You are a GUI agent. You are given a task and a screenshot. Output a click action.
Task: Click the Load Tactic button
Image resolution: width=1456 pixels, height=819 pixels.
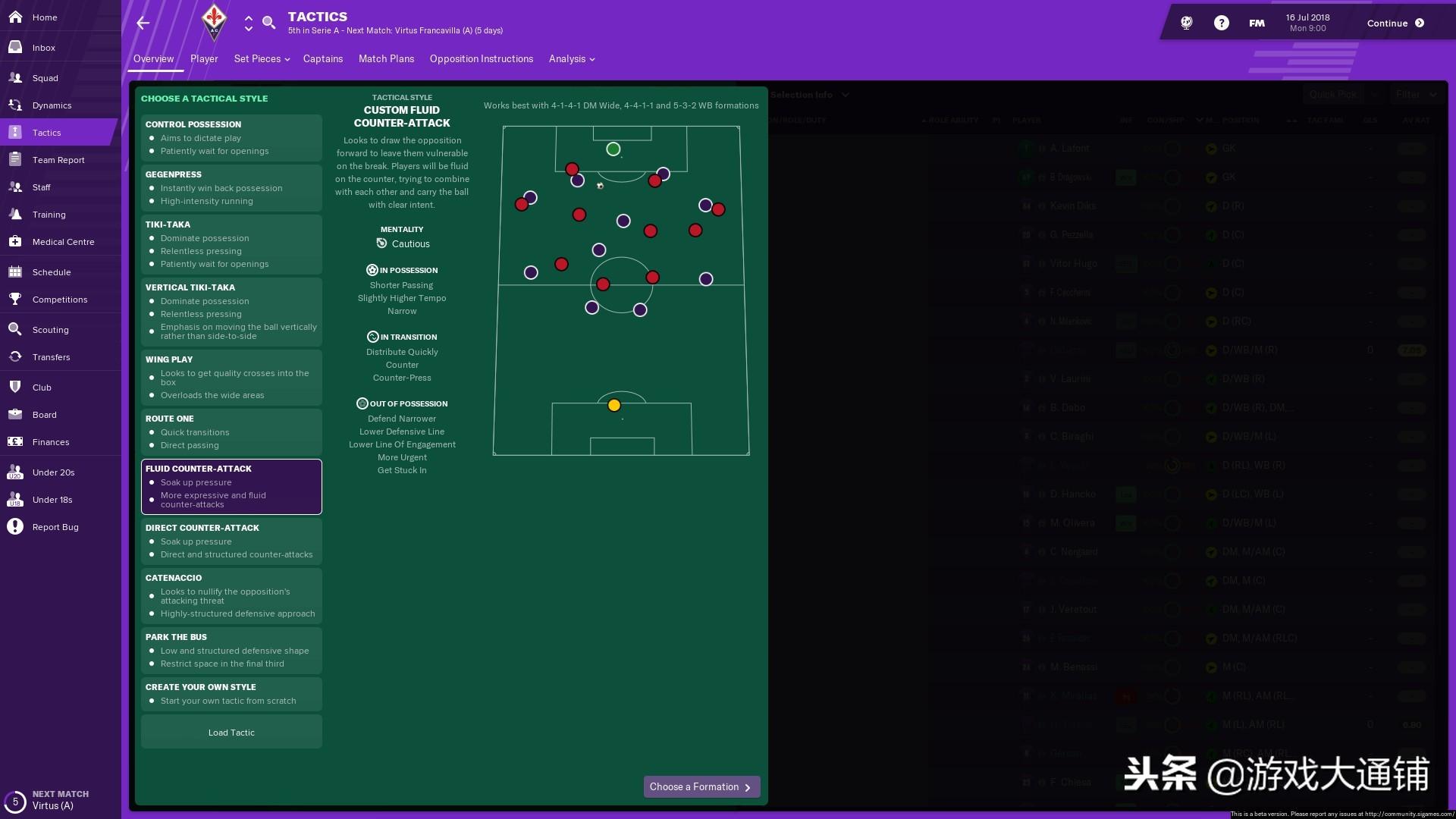pos(231,732)
